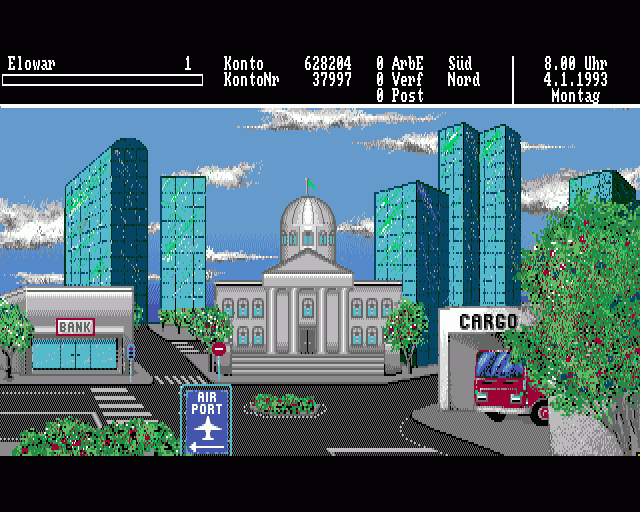This screenshot has height=512, width=640.
Task: Enter the BANK building
Action: point(77,335)
